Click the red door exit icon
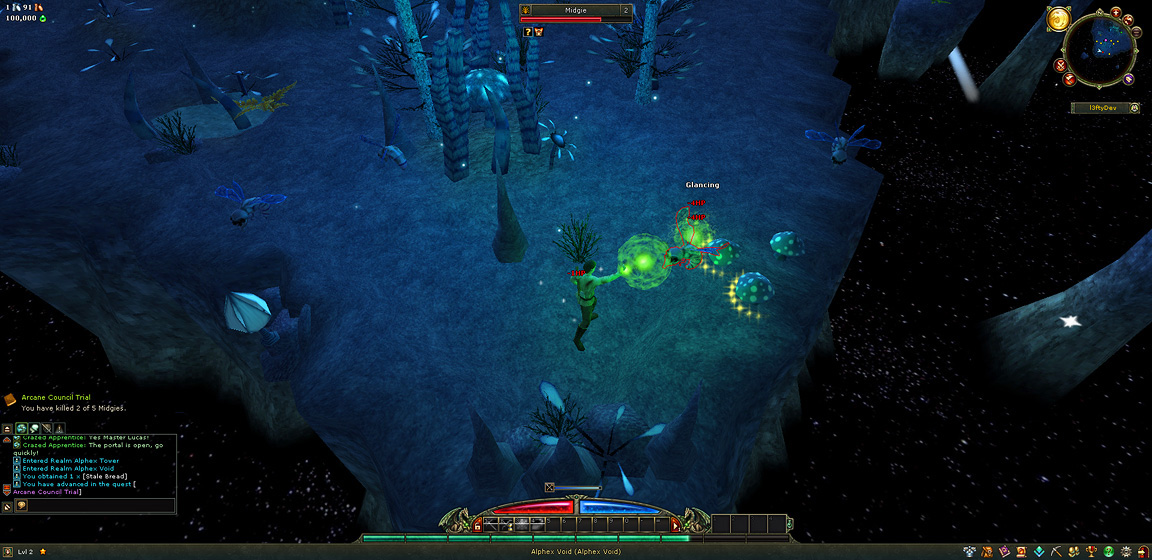1152x560 pixels. [x=1142, y=552]
